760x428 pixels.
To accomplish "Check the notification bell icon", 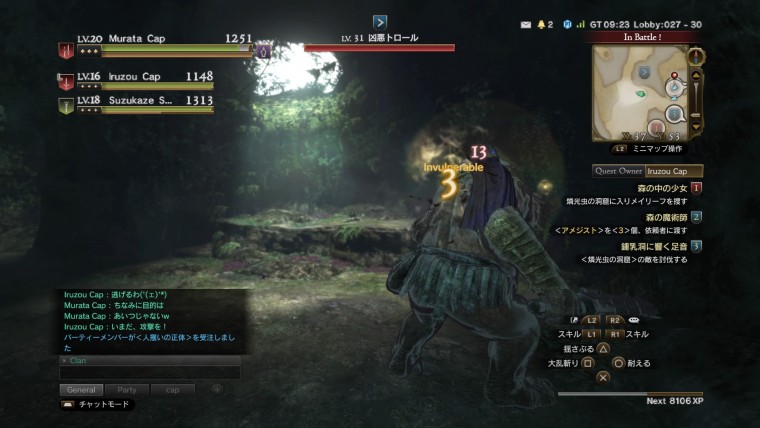I will [x=543, y=22].
